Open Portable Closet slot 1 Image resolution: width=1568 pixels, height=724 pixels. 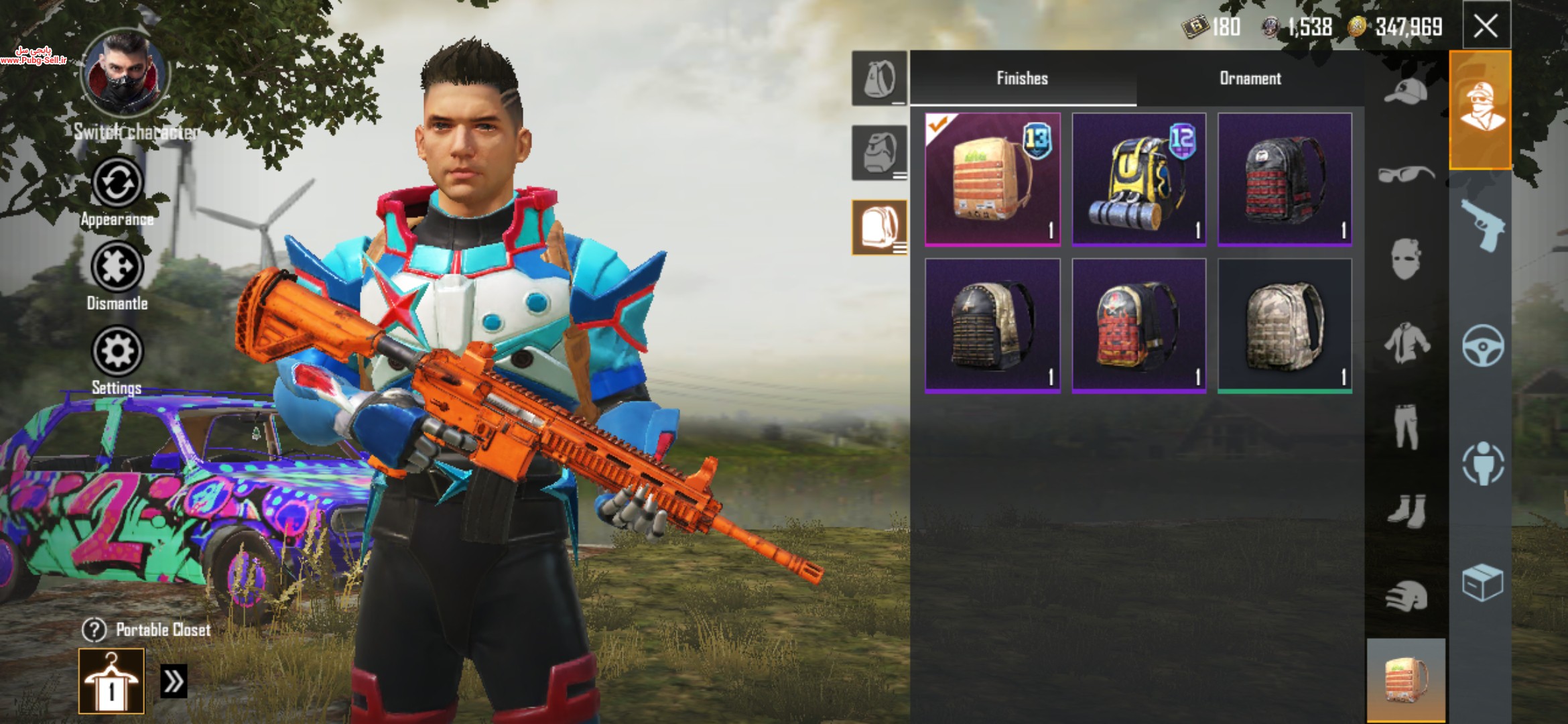point(111,681)
